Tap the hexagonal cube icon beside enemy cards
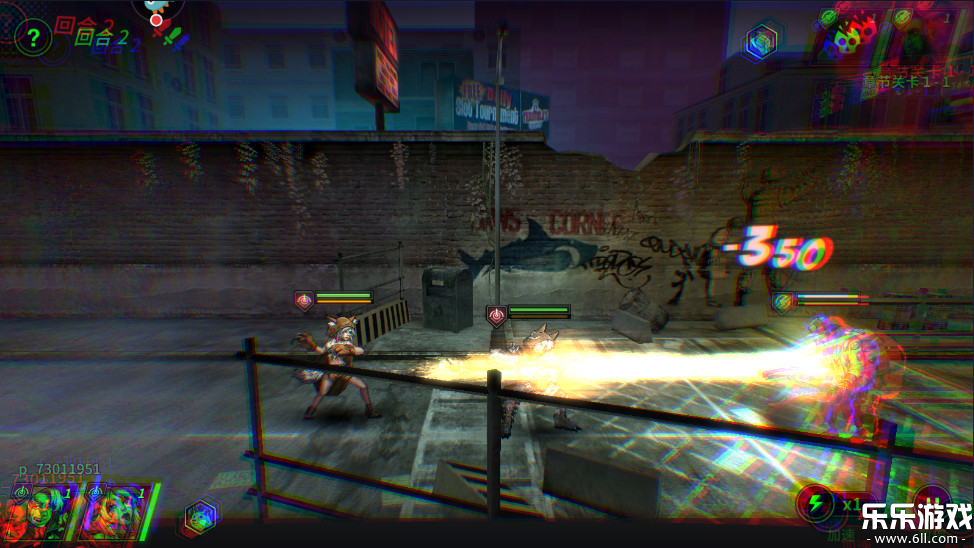Image resolution: width=974 pixels, height=548 pixels. (x=762, y=42)
